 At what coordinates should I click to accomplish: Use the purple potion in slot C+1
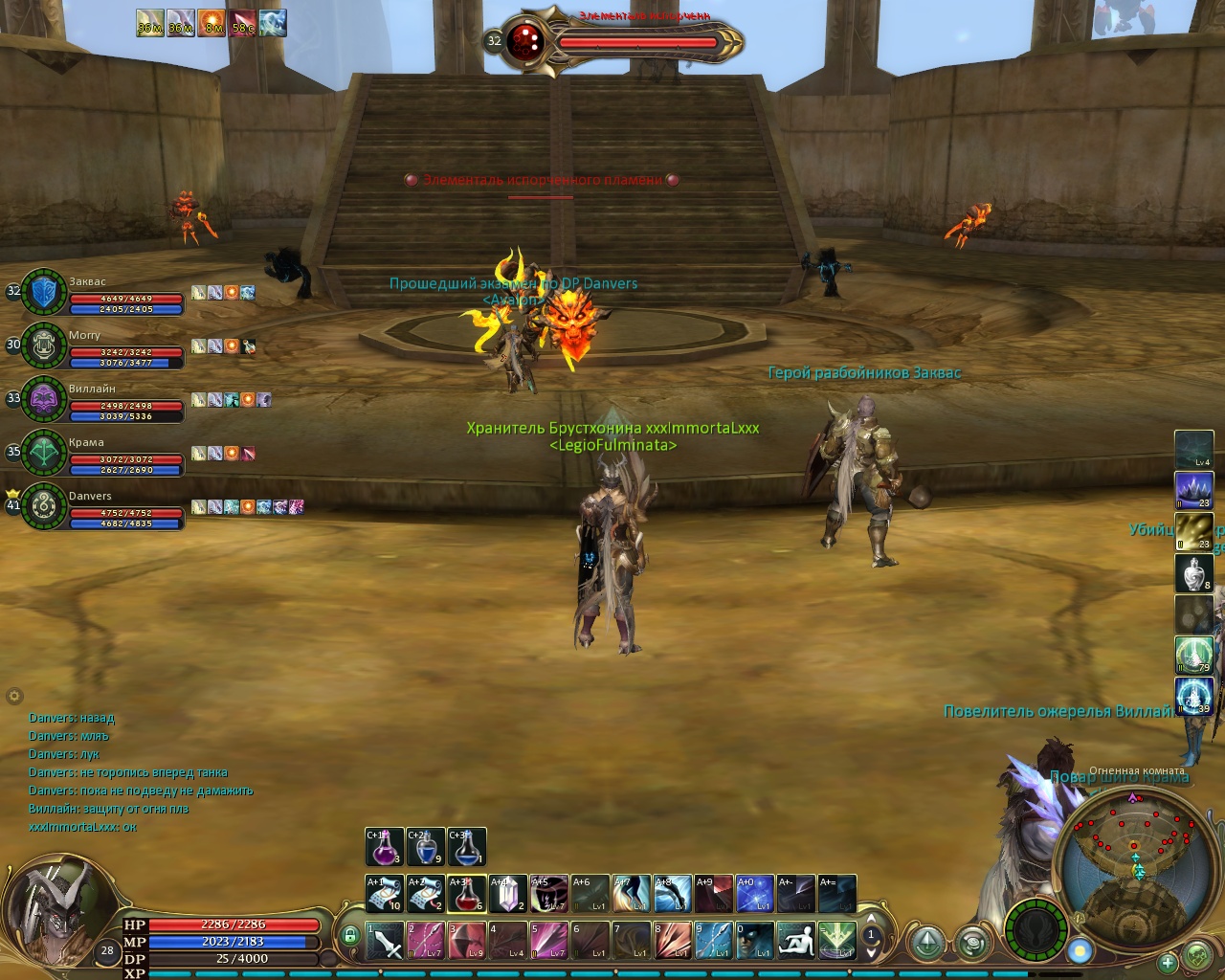[384, 847]
